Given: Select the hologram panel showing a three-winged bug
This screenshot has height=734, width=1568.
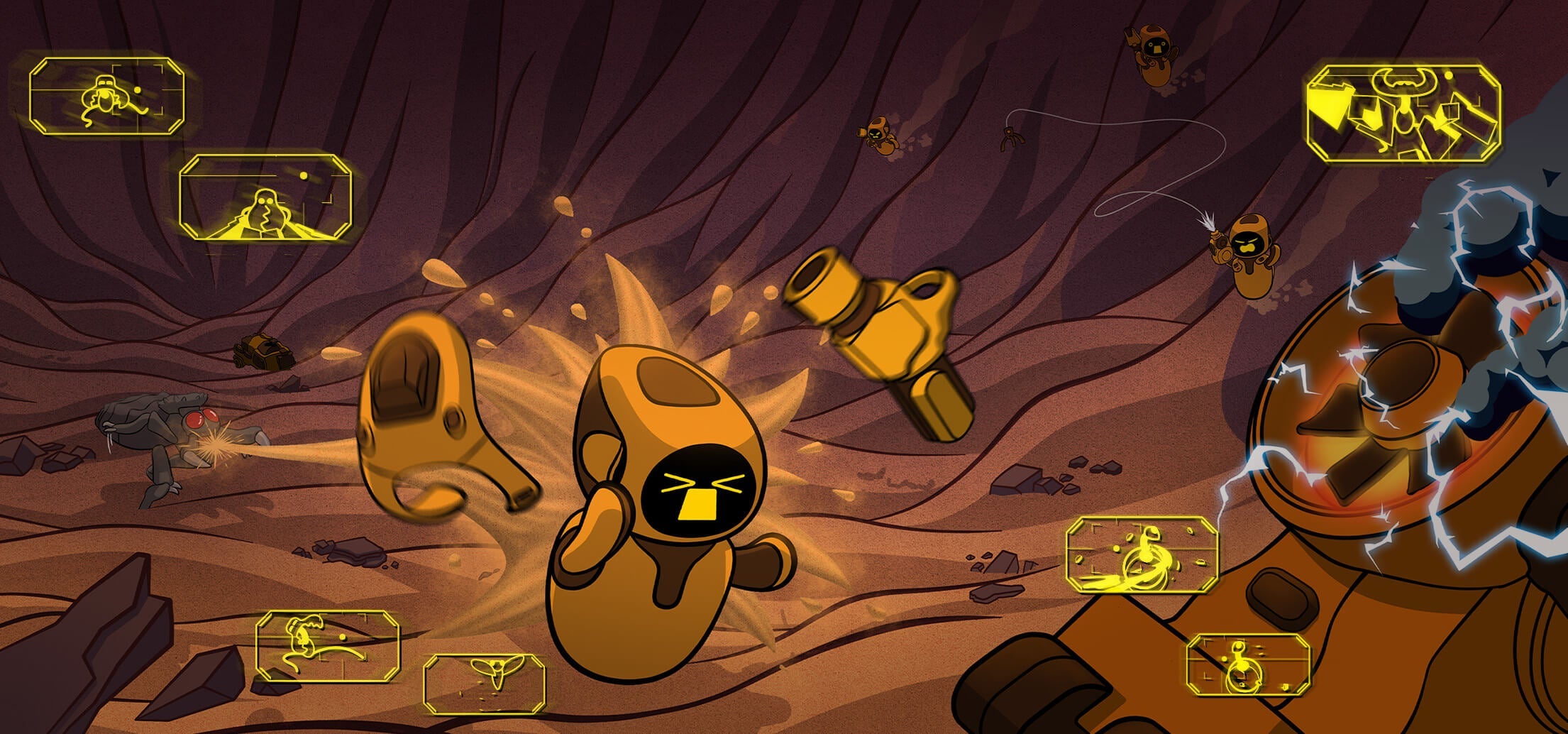Looking at the screenshot, I should 485,683.
